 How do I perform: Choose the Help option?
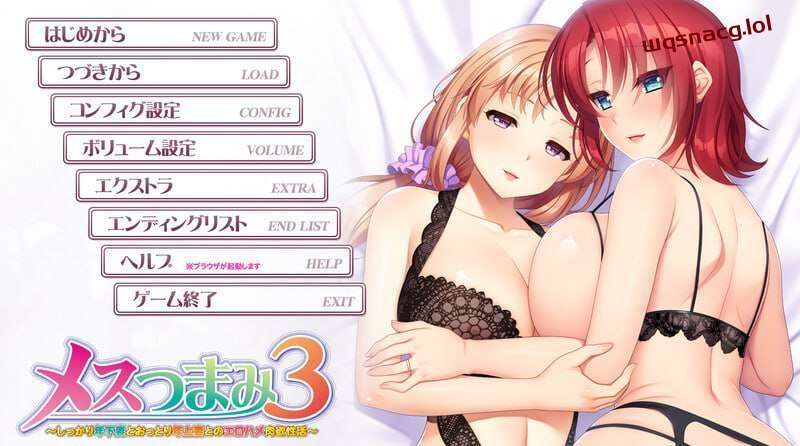click(x=227, y=261)
